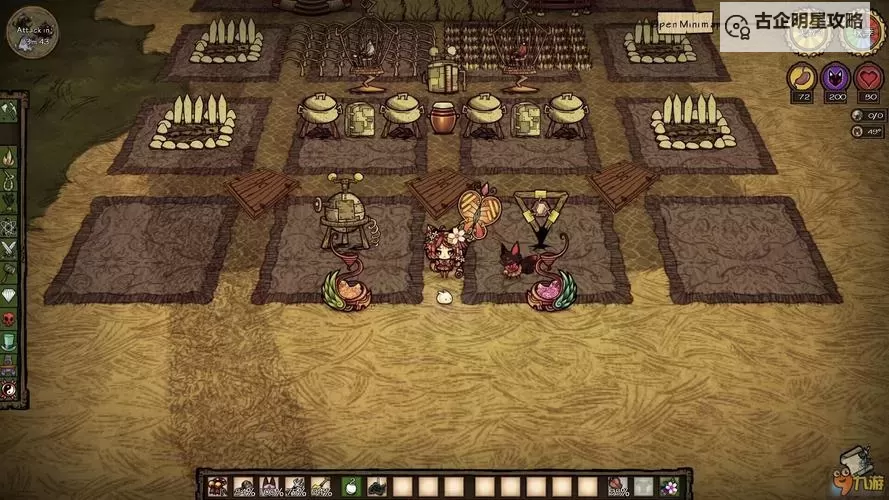Open the Structures hammer crafting tab
The image size is (889, 500).
(9, 272)
